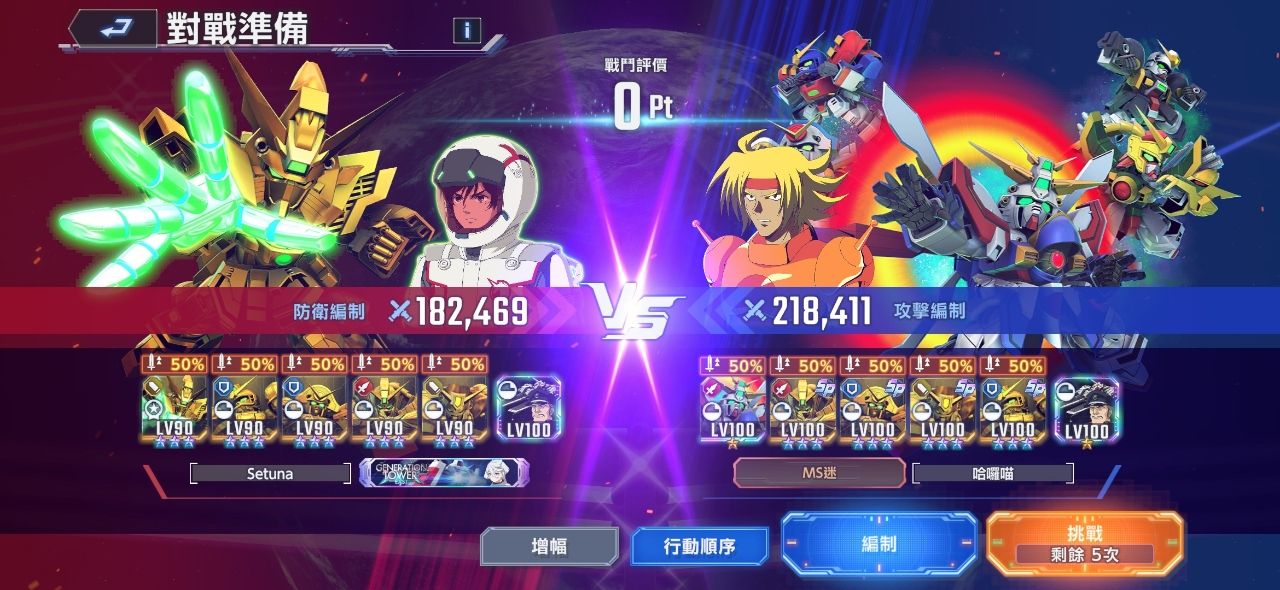The width and height of the screenshot is (1280, 590).
Task: Select the MS迷 title plate
Action: point(819,473)
